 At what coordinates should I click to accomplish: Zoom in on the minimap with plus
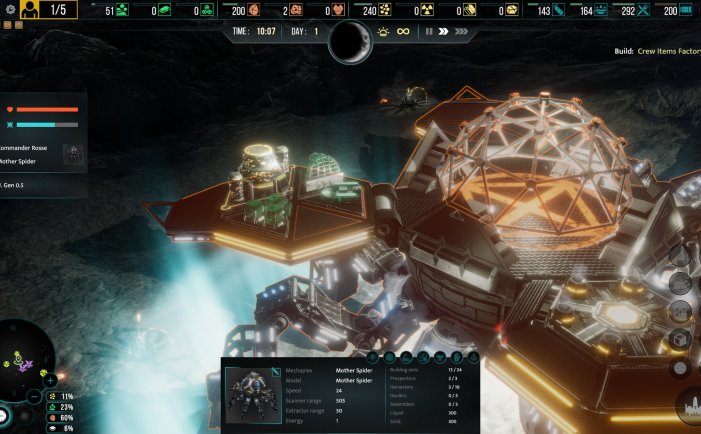(x=50, y=381)
